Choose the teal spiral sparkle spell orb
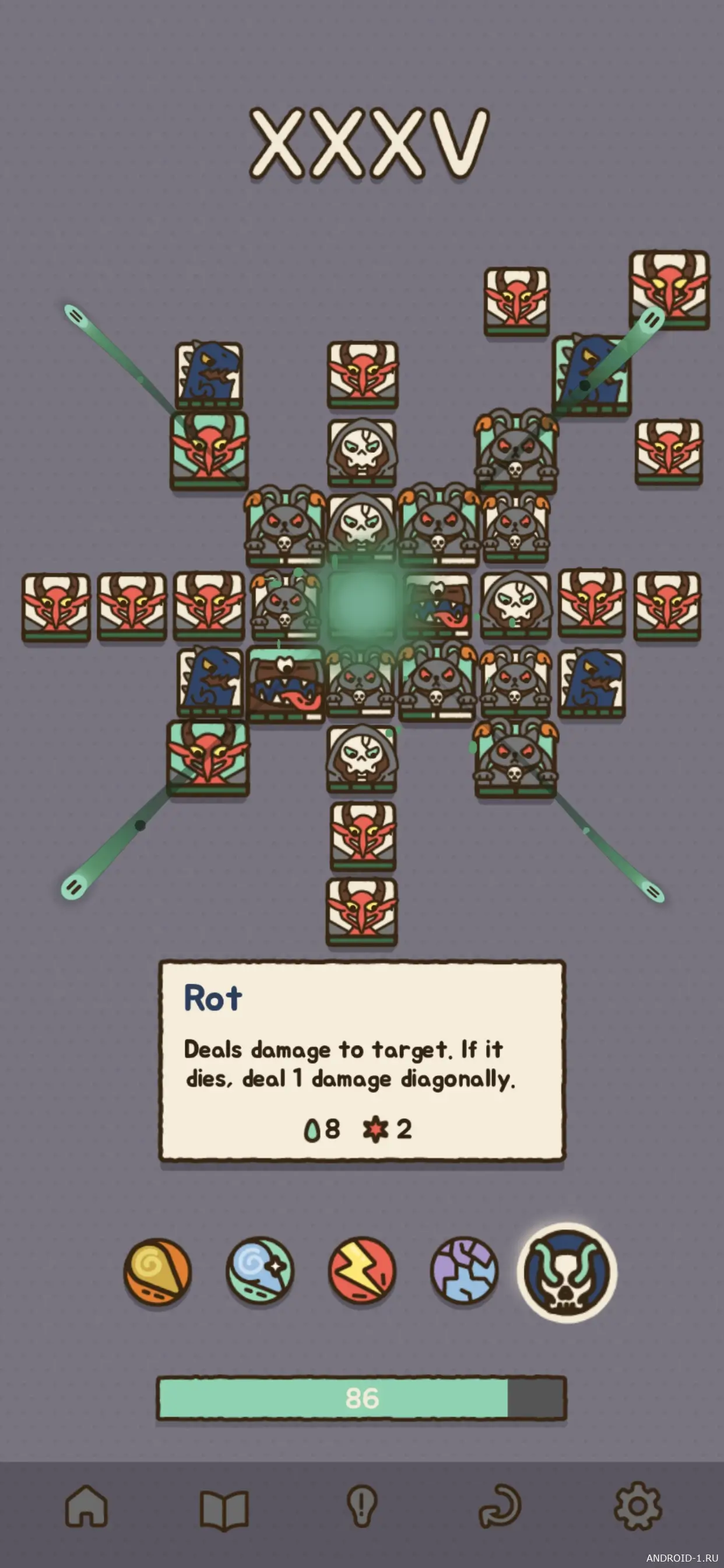 [260, 1272]
